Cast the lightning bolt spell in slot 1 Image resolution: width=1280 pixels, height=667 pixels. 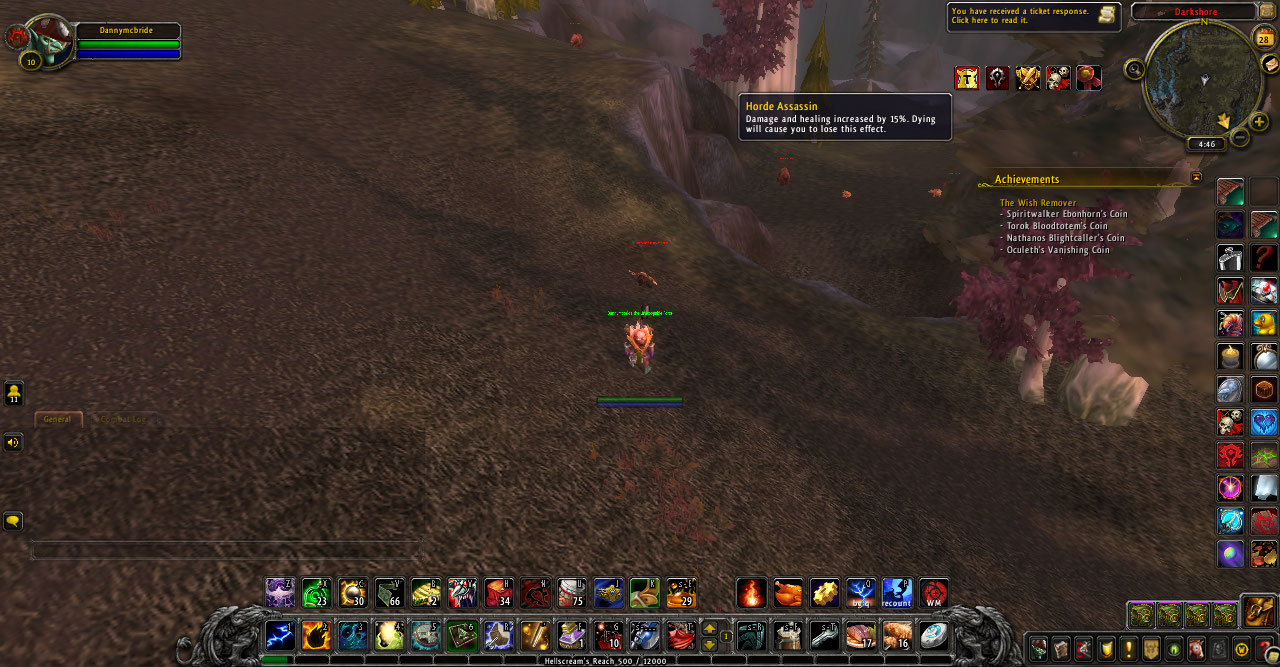[280, 635]
